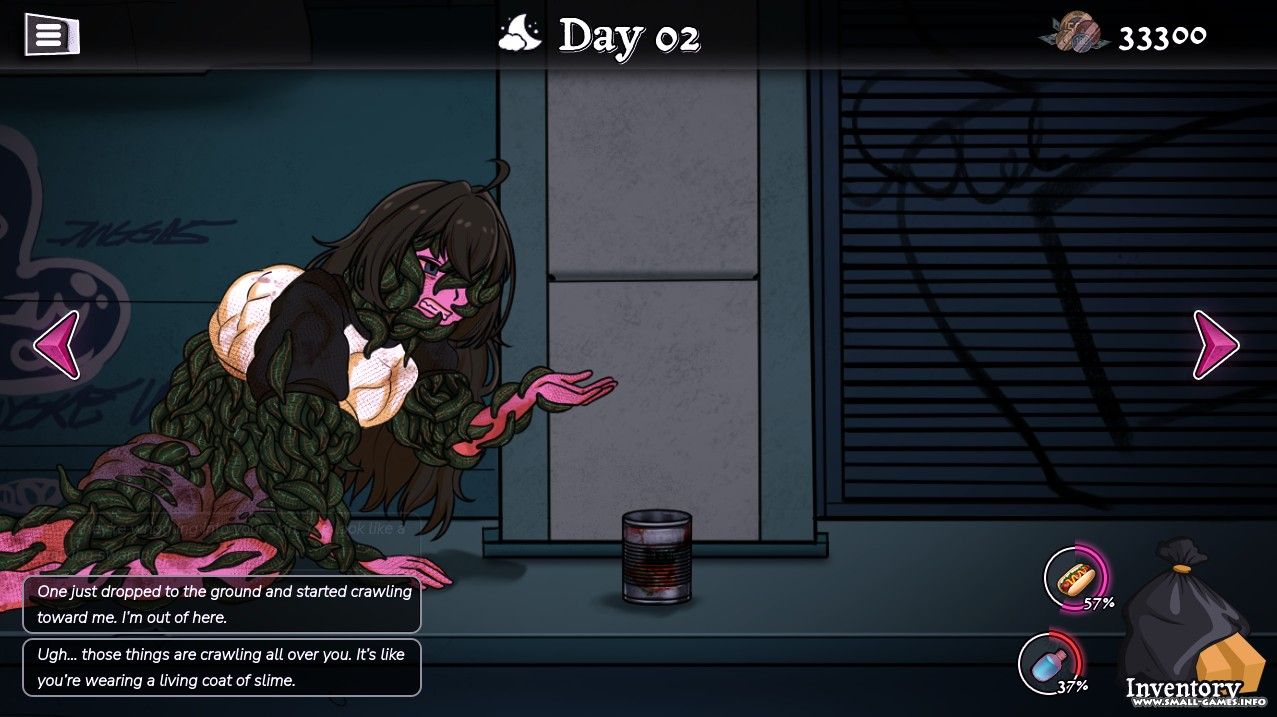Click the hot dog hunger icon
Screen dimensions: 1277x717
[x=1074, y=578]
